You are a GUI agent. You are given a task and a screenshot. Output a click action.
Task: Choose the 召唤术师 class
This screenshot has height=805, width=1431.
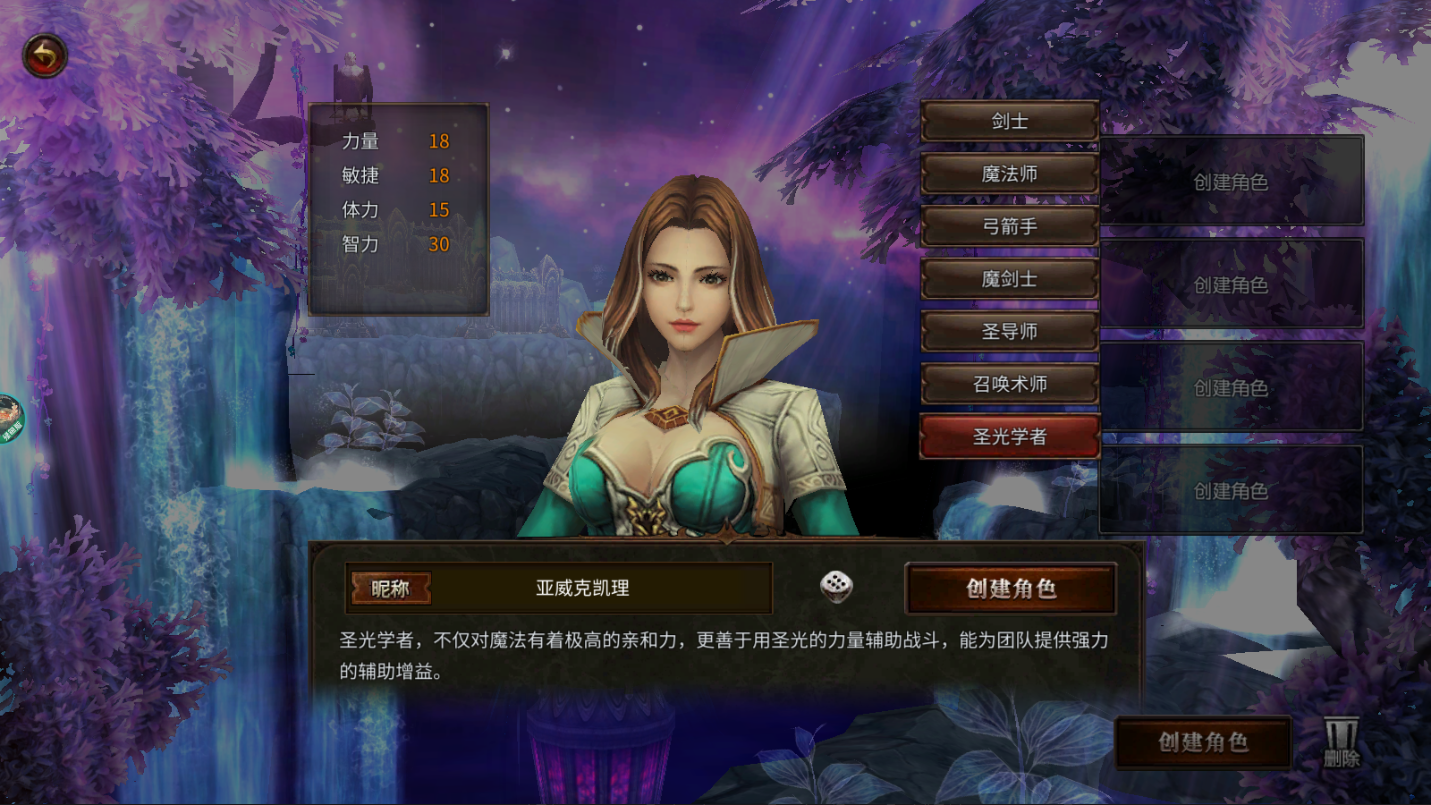click(x=1009, y=384)
